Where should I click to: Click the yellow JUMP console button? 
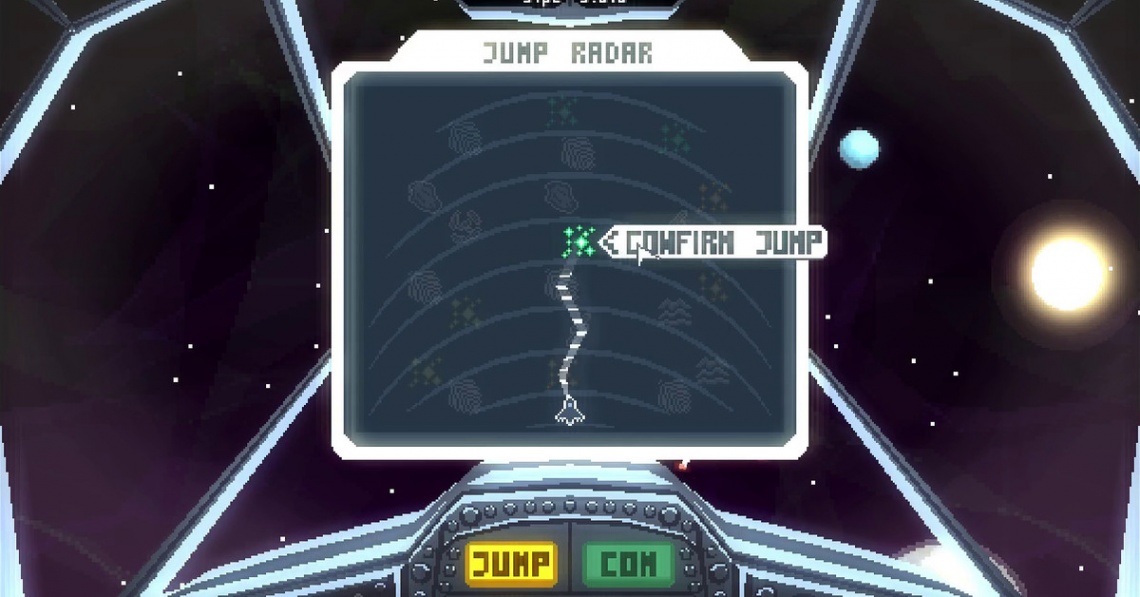click(x=511, y=564)
